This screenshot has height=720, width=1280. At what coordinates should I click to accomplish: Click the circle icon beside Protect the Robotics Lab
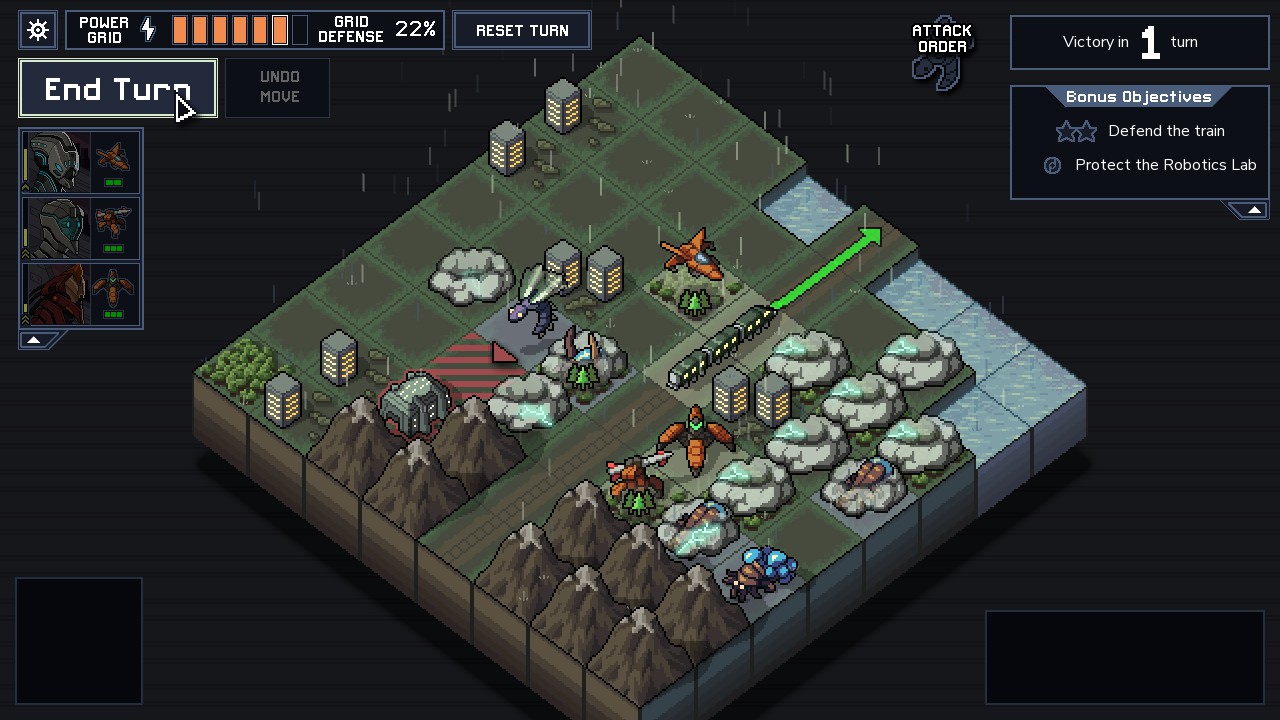1051,165
